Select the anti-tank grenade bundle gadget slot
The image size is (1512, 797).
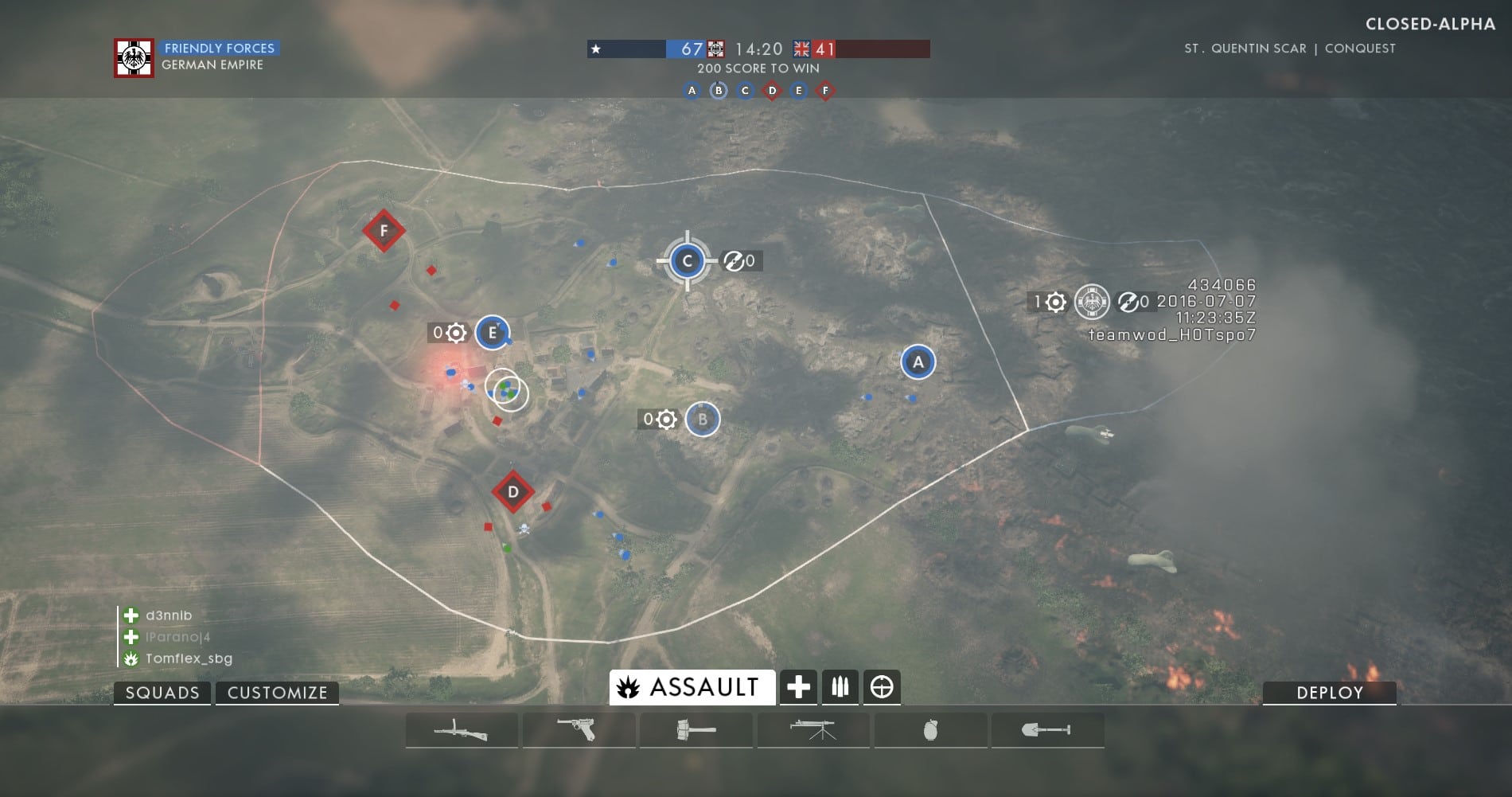click(696, 730)
